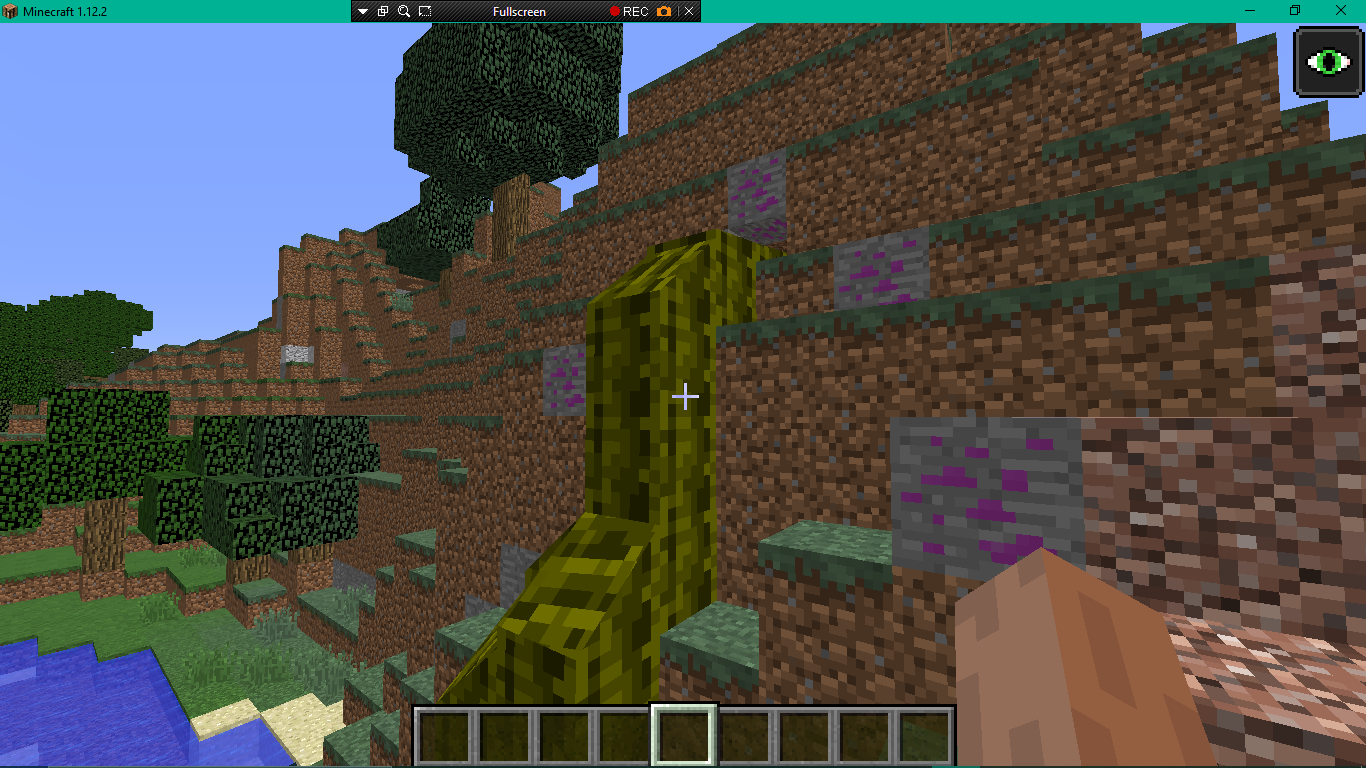Click the red REC record icon

[x=614, y=11]
